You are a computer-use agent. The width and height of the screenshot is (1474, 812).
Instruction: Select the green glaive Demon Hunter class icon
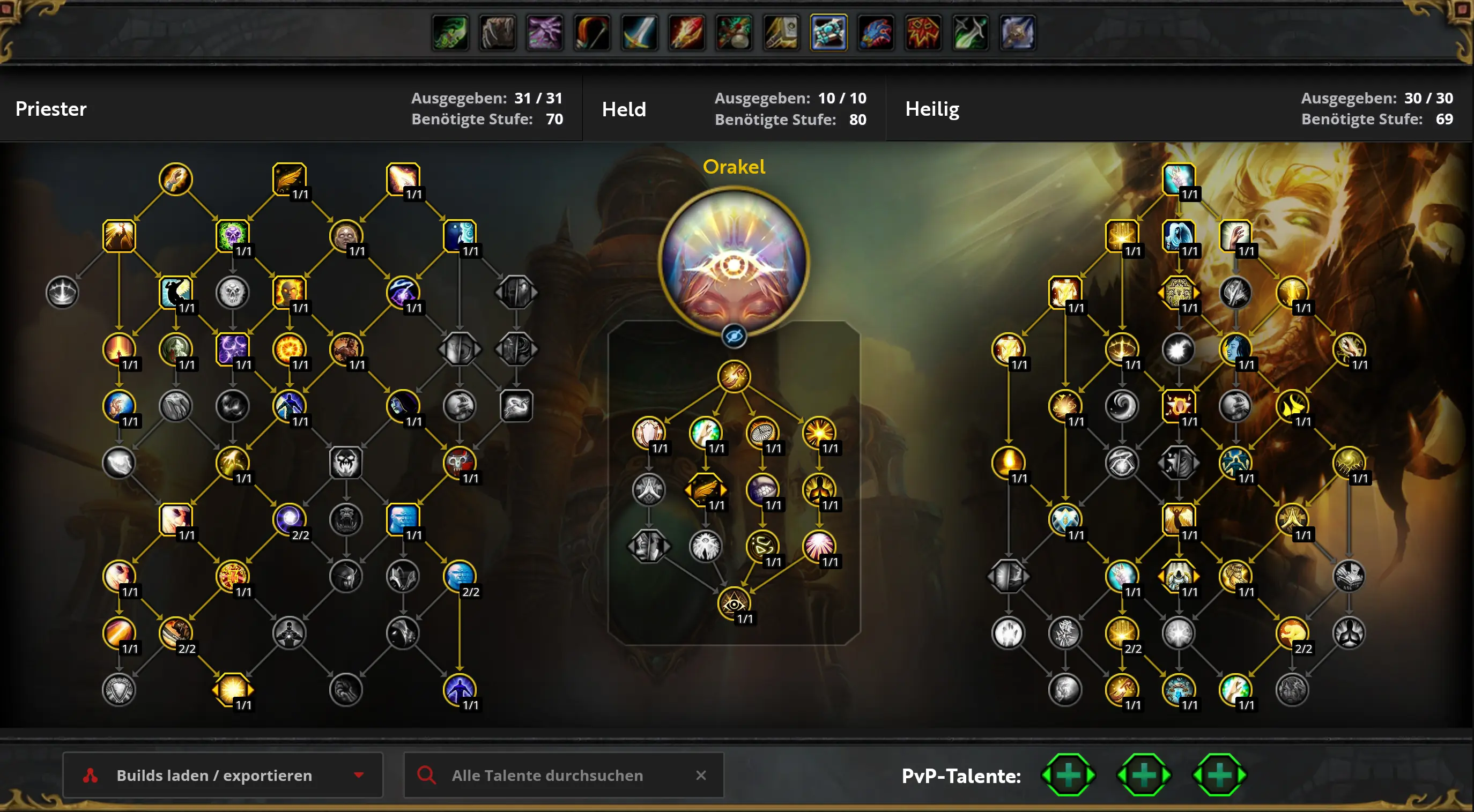(450, 33)
